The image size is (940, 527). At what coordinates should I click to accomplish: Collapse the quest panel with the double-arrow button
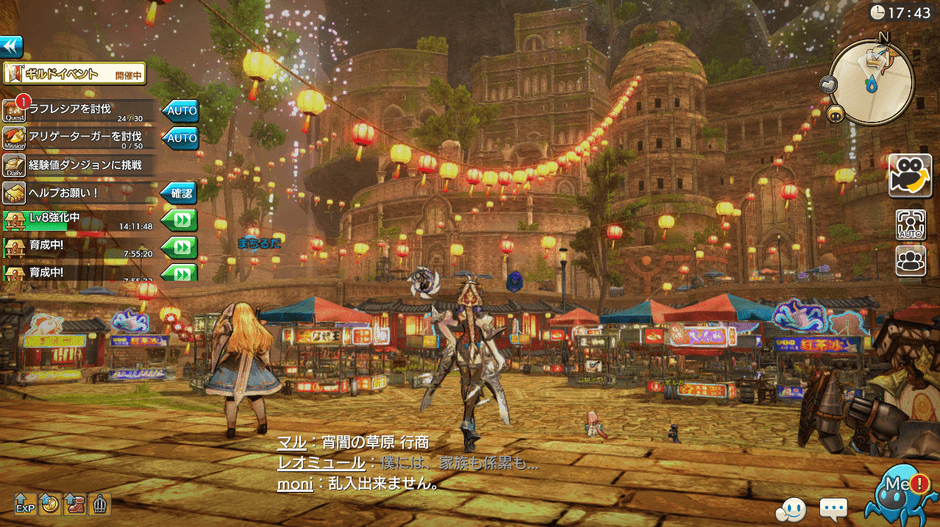coord(11,46)
